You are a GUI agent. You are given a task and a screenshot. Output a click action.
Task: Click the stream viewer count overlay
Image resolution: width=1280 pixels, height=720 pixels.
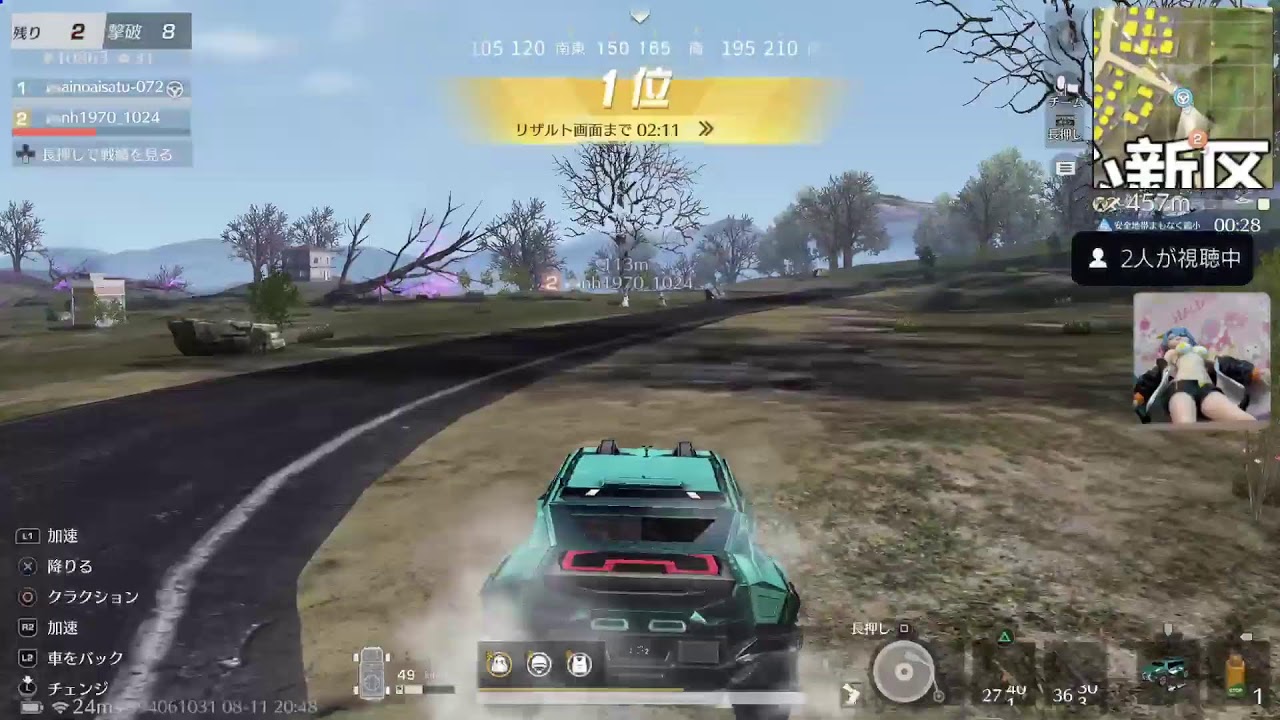[x=1162, y=259]
